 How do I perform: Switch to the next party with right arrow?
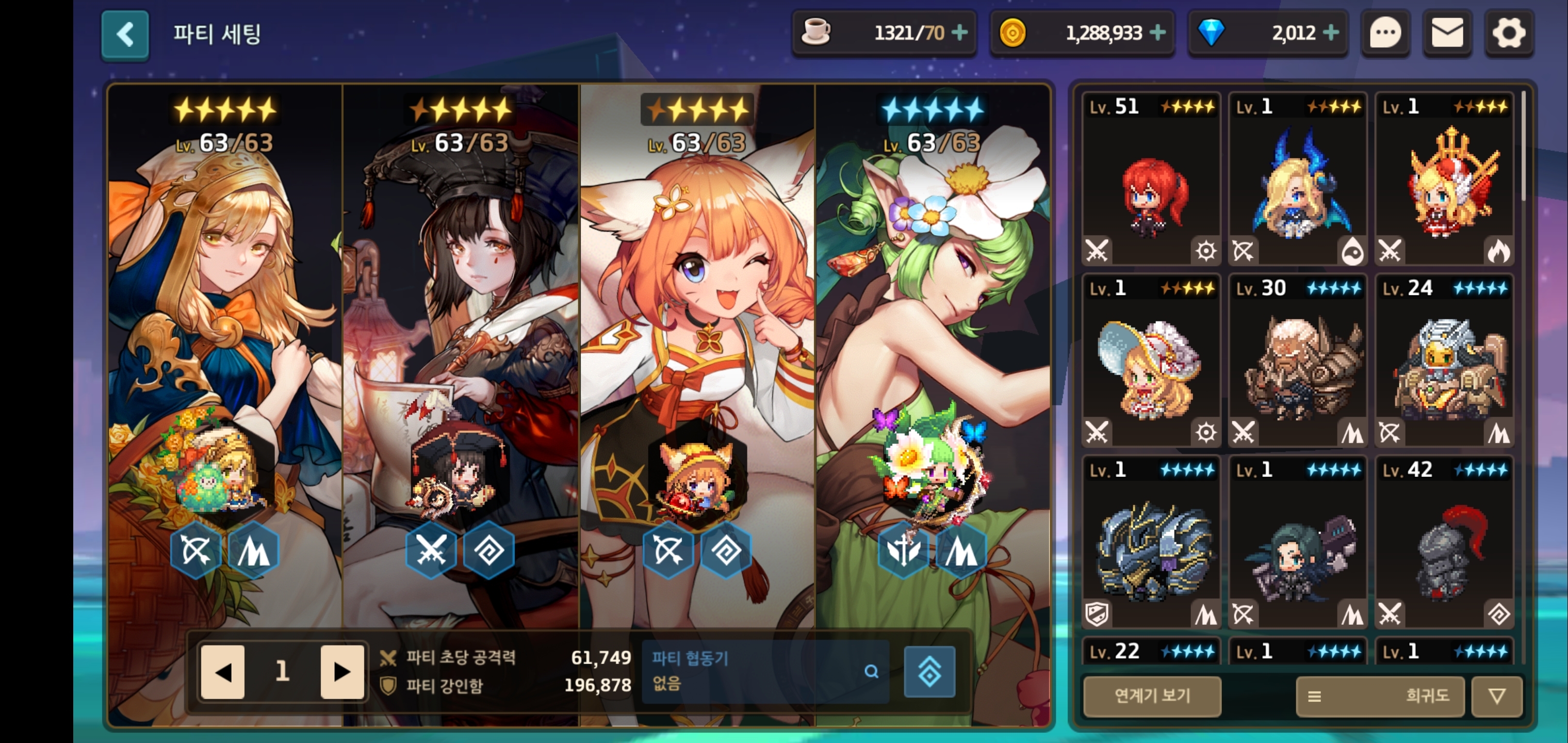(341, 672)
